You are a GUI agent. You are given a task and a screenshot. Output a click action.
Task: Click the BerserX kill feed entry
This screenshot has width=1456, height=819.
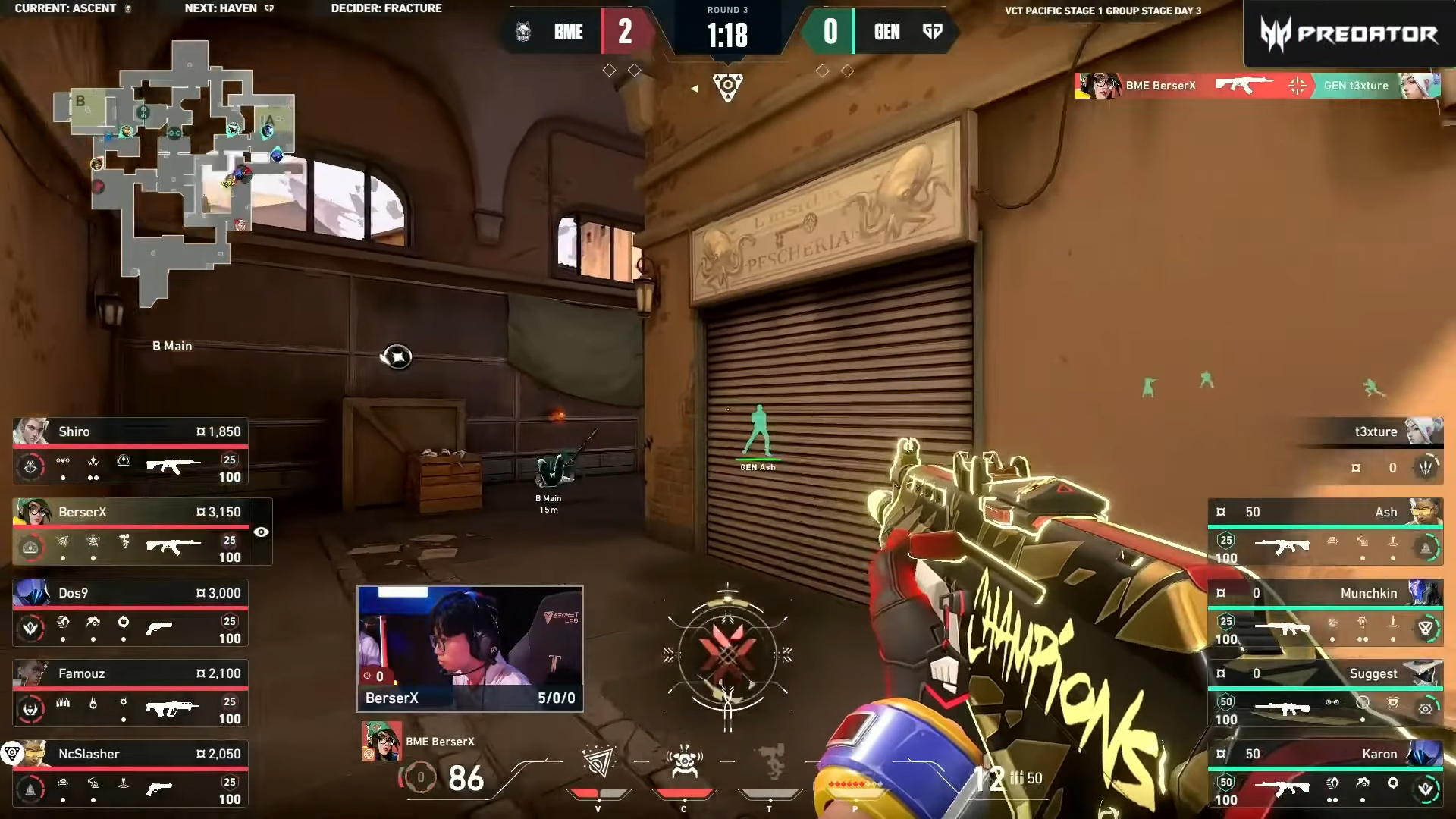tap(1257, 85)
